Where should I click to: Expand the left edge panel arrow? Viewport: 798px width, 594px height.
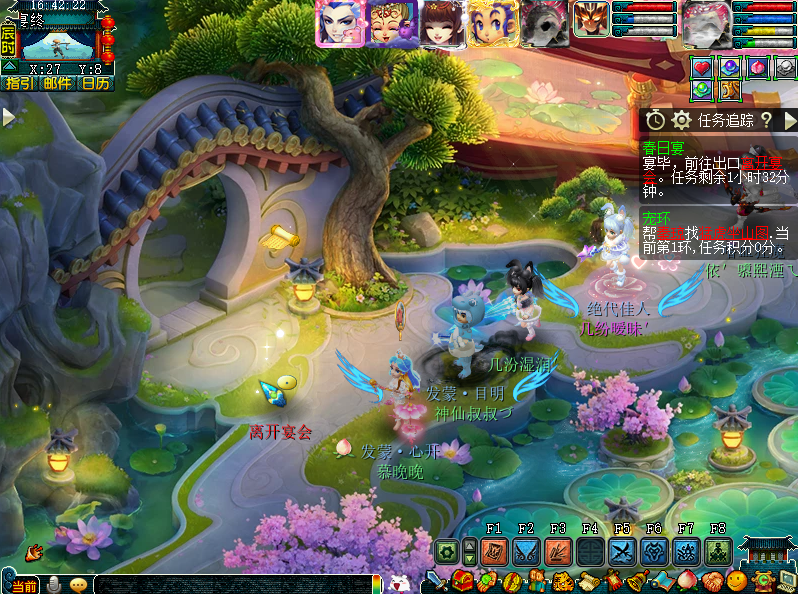point(8,117)
